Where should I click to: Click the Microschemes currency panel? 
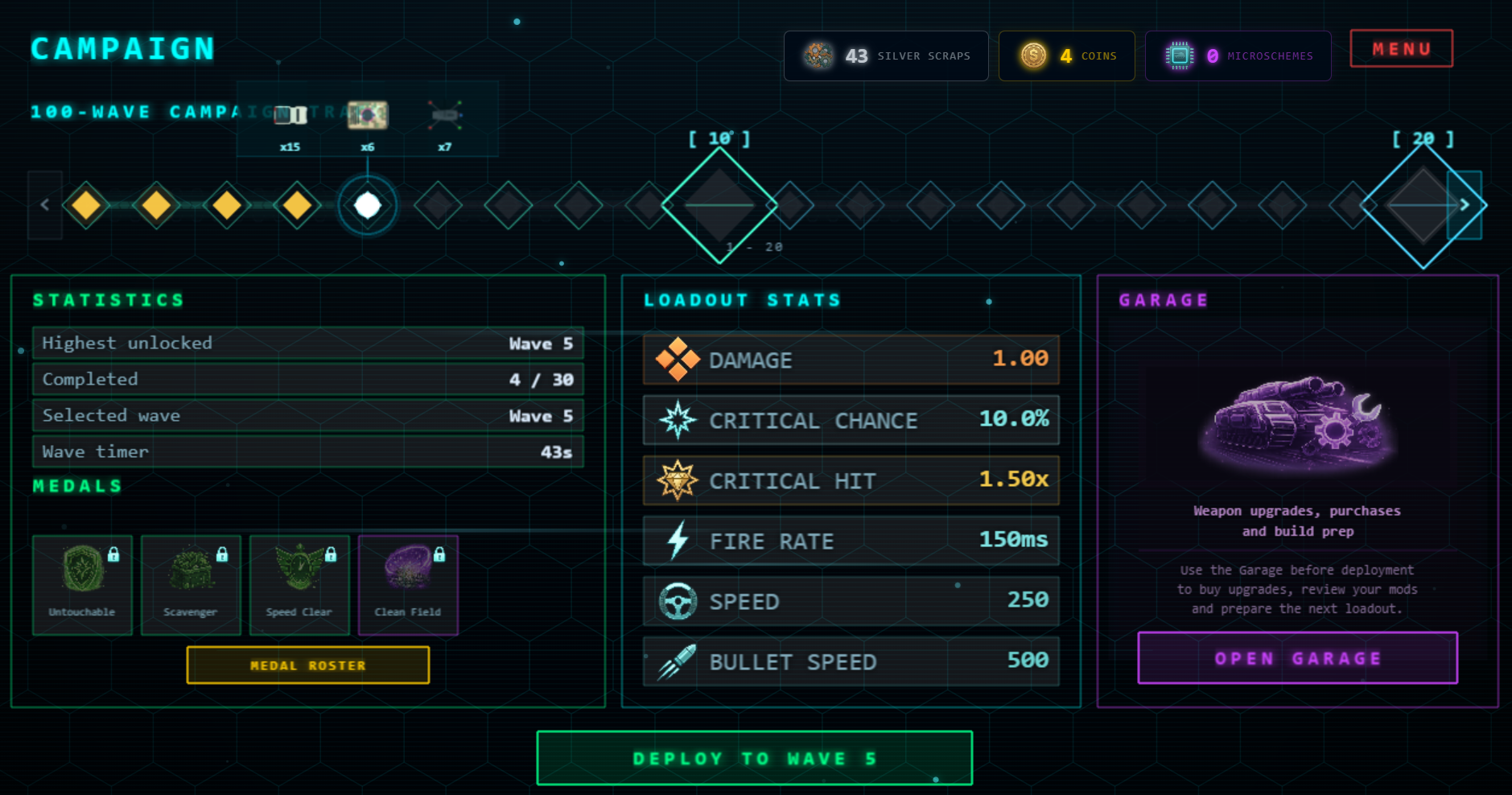1238,56
